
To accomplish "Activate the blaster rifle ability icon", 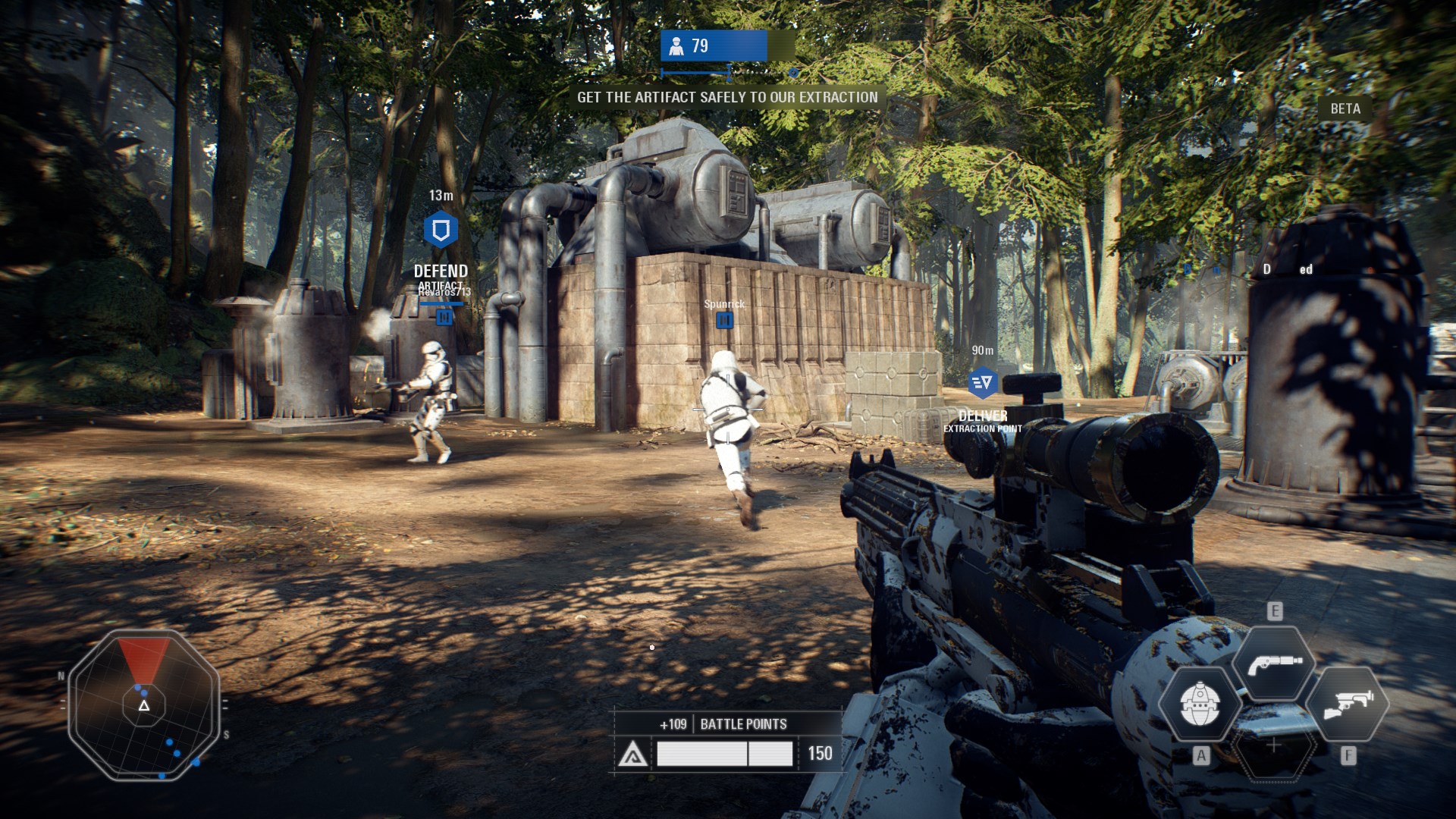I will pos(1347,703).
